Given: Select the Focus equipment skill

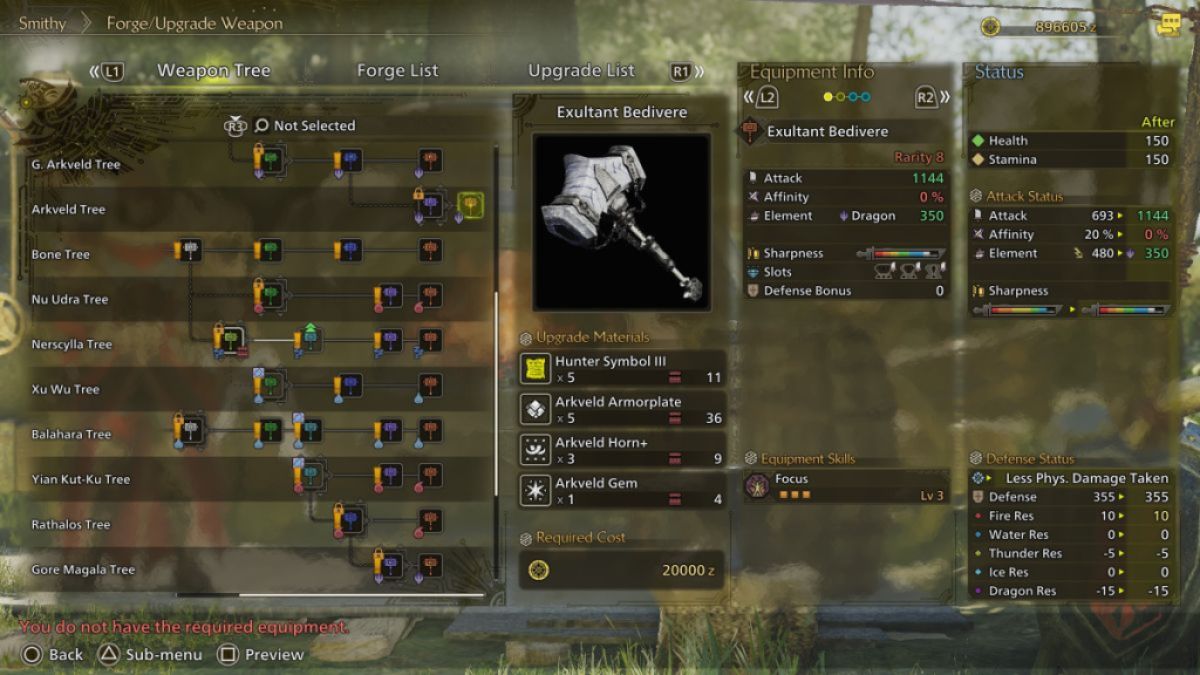Looking at the screenshot, I should click(846, 487).
